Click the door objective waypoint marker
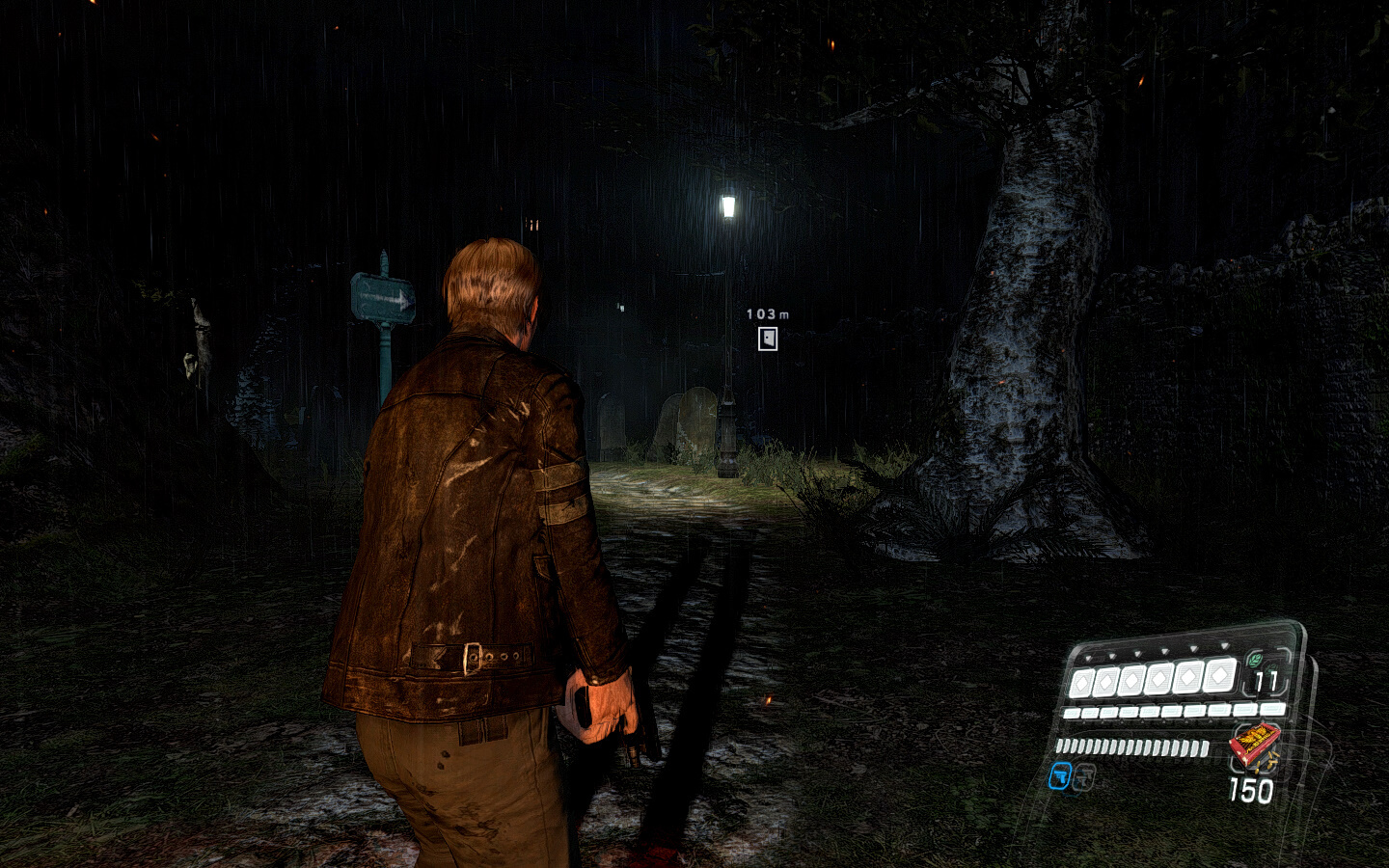Screen dimensions: 1389x868 coord(768,339)
